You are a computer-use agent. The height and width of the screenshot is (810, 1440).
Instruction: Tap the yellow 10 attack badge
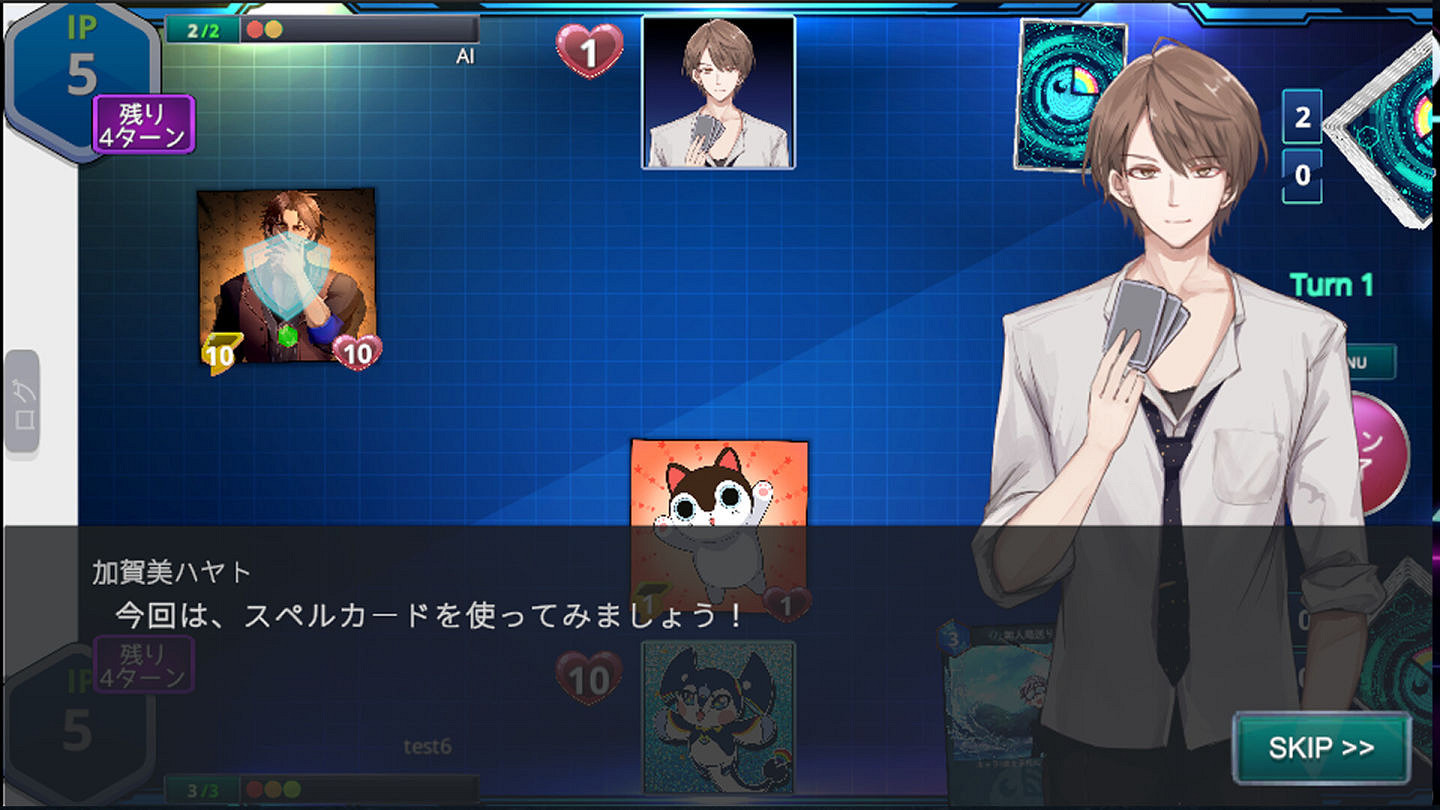(221, 351)
